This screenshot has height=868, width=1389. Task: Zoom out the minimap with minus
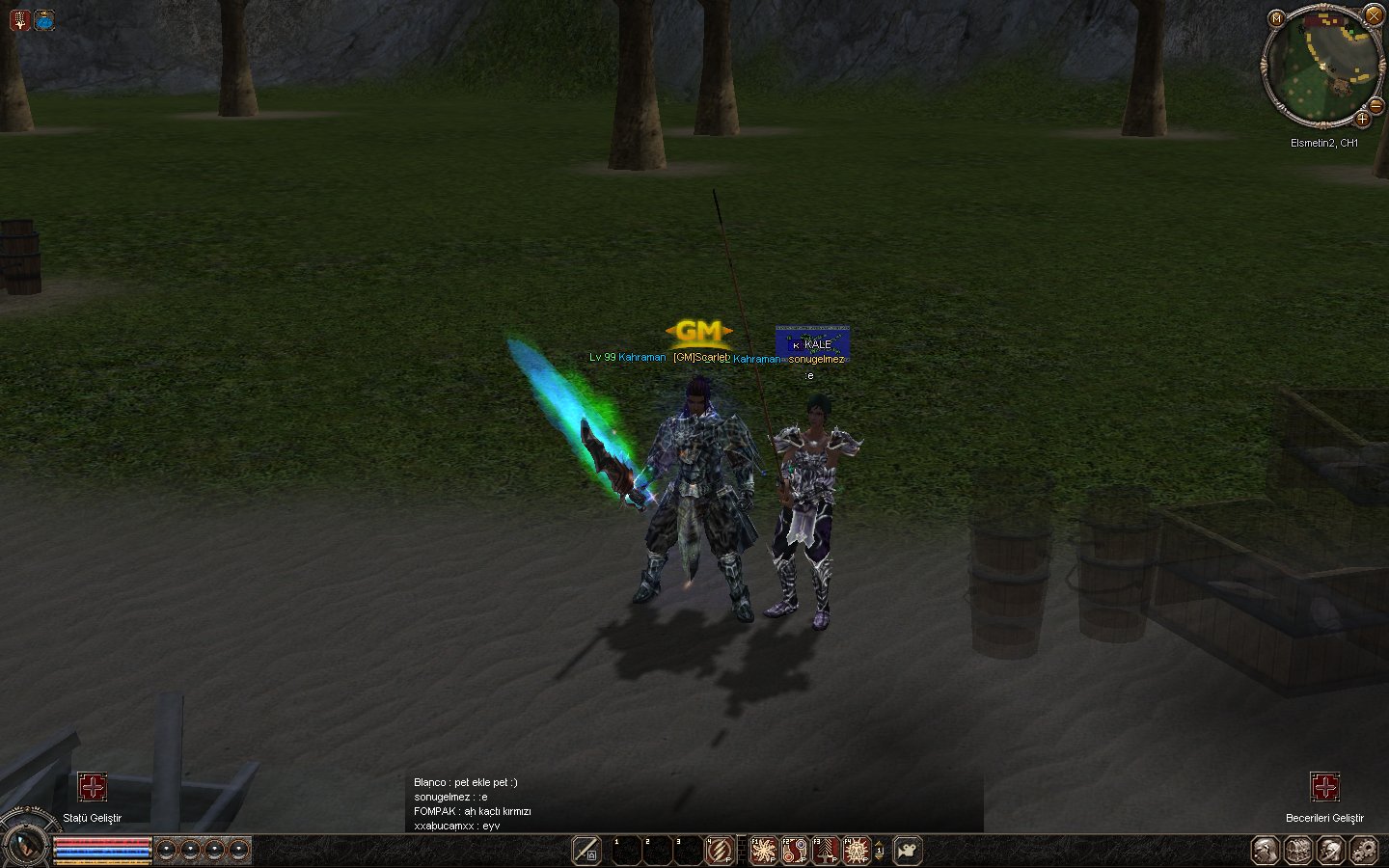click(x=1375, y=105)
